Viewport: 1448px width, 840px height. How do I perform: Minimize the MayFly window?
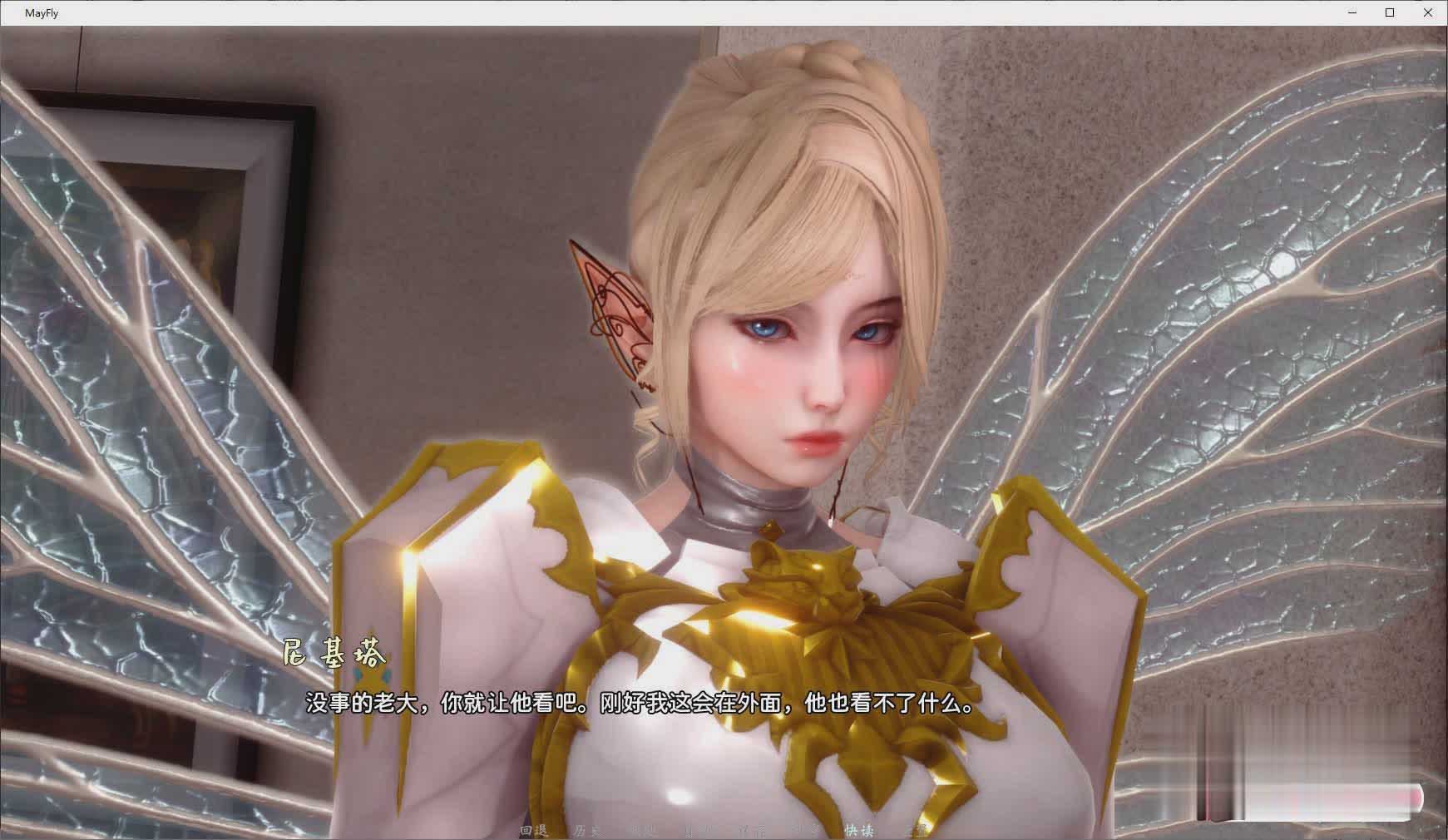1352,12
